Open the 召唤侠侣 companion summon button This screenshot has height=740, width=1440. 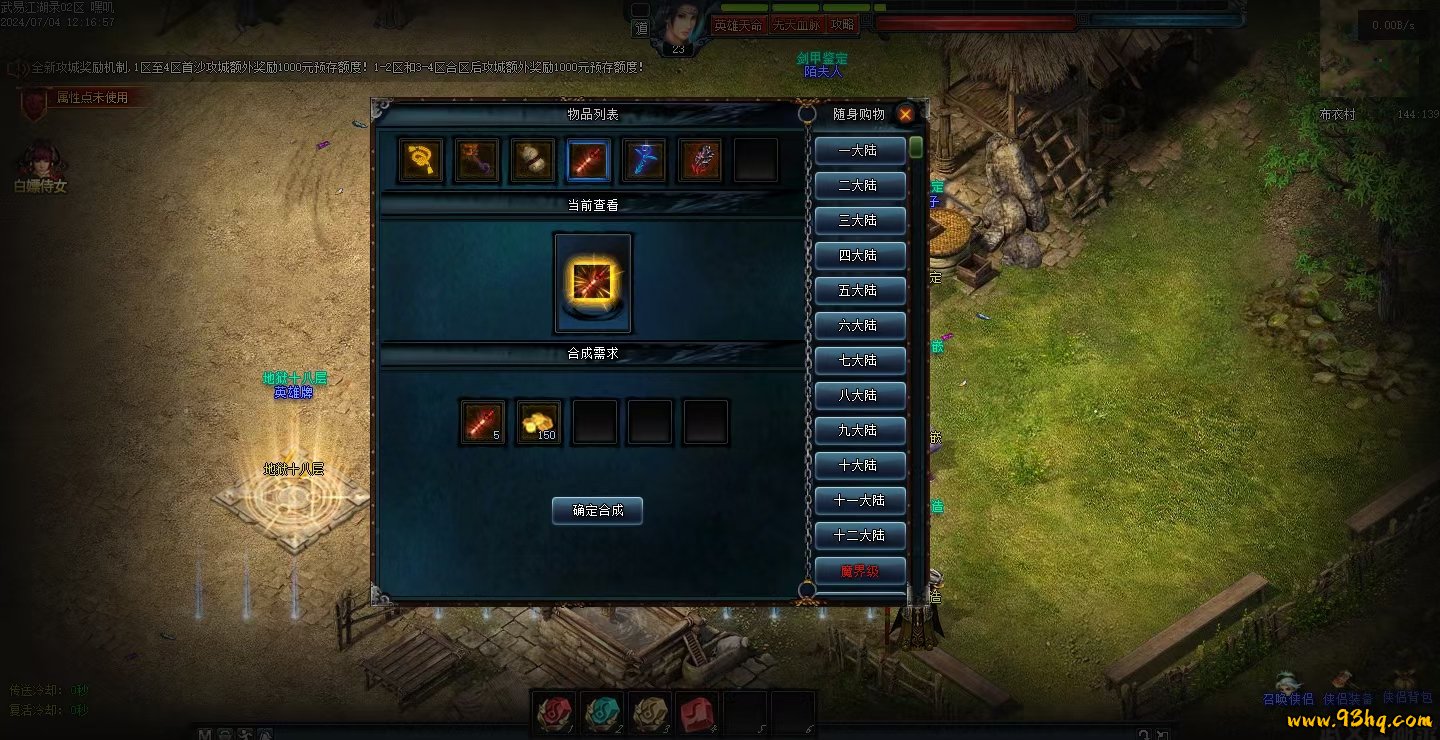tap(1288, 699)
